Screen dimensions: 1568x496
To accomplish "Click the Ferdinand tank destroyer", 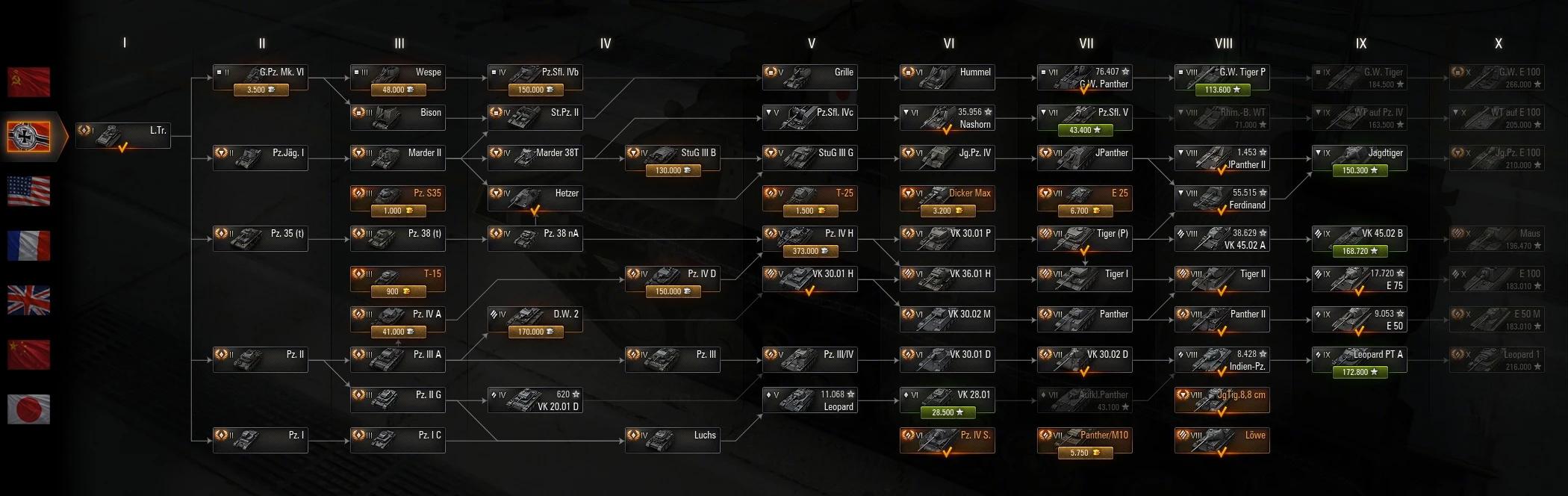I will [x=1222, y=199].
